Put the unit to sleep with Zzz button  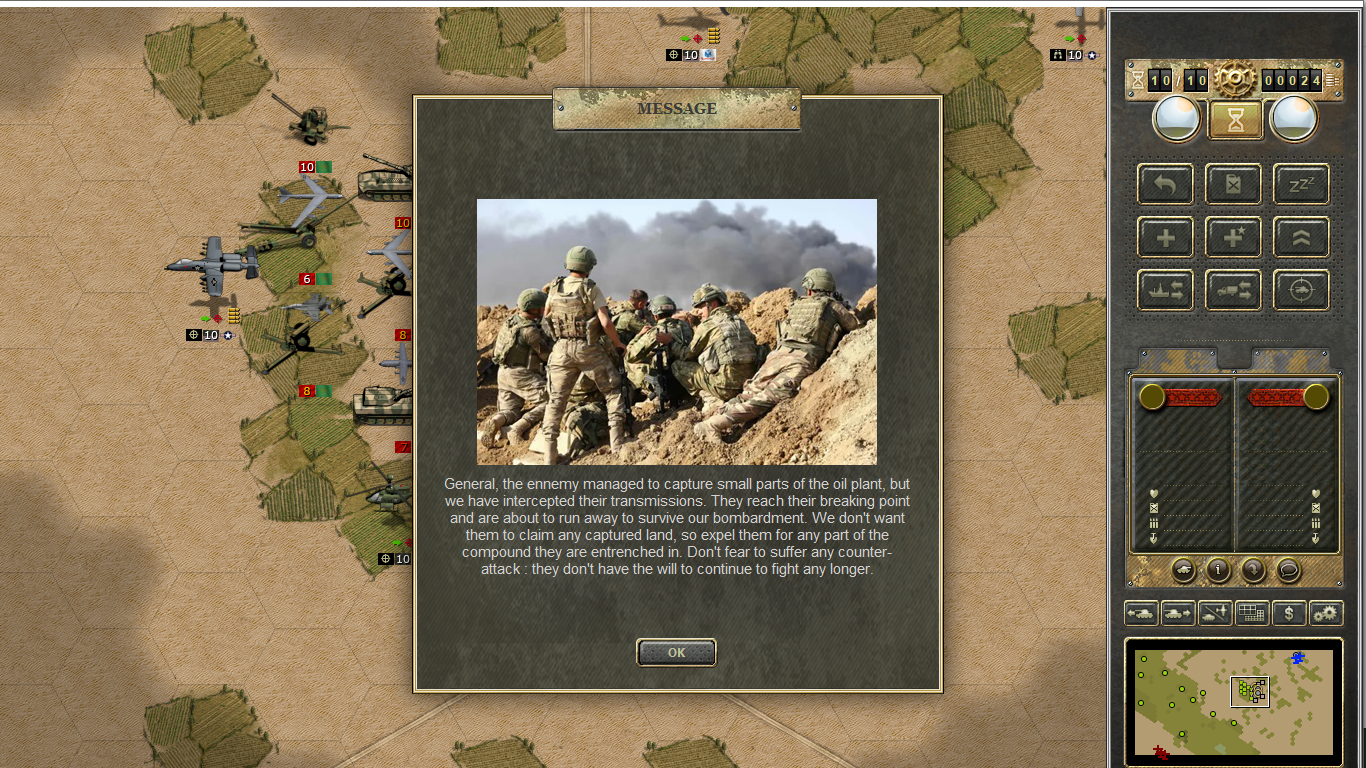click(x=1301, y=184)
